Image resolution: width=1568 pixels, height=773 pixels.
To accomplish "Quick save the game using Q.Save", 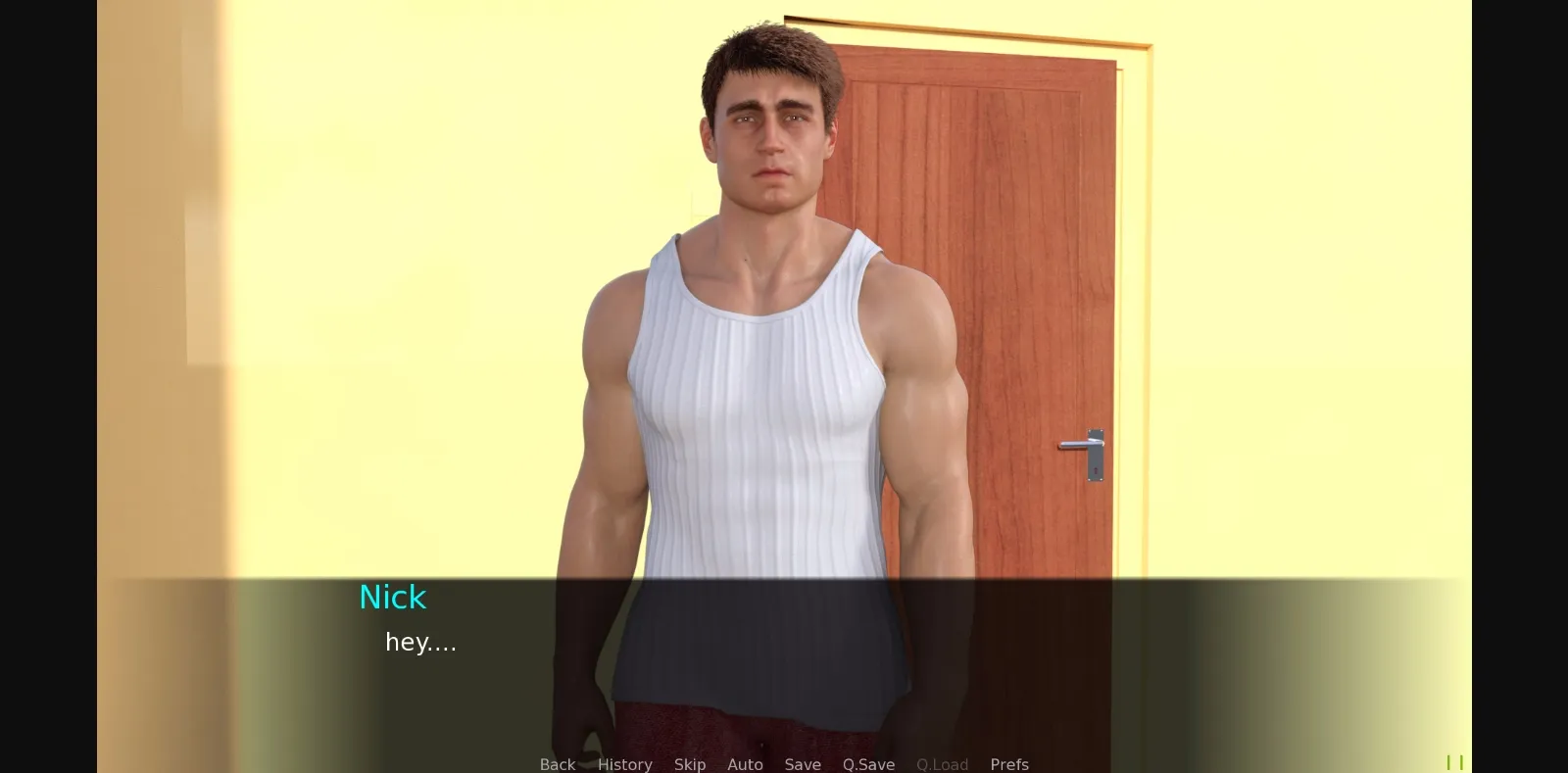I will click(x=867, y=764).
